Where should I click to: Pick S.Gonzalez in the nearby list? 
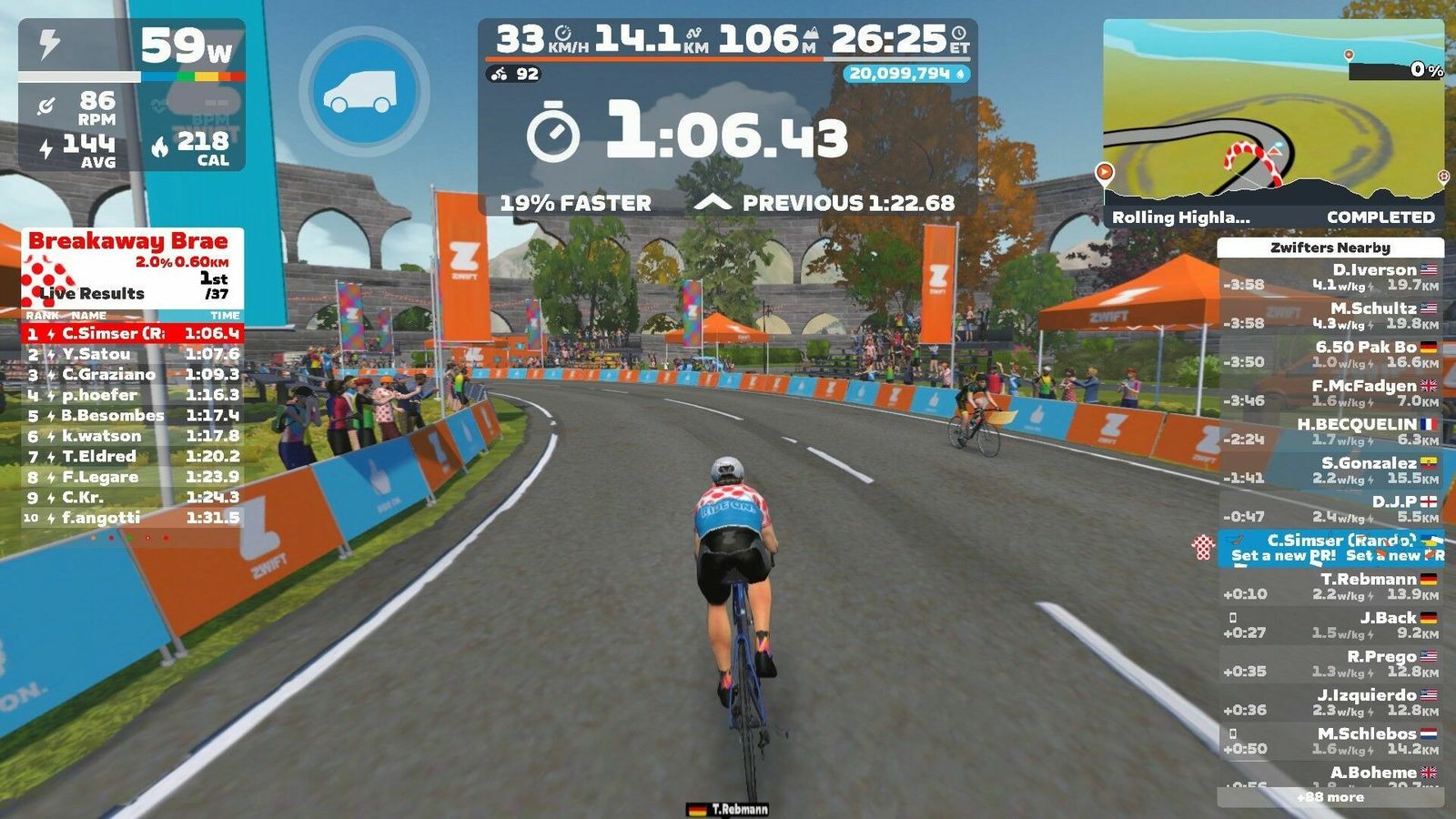pos(1330,470)
